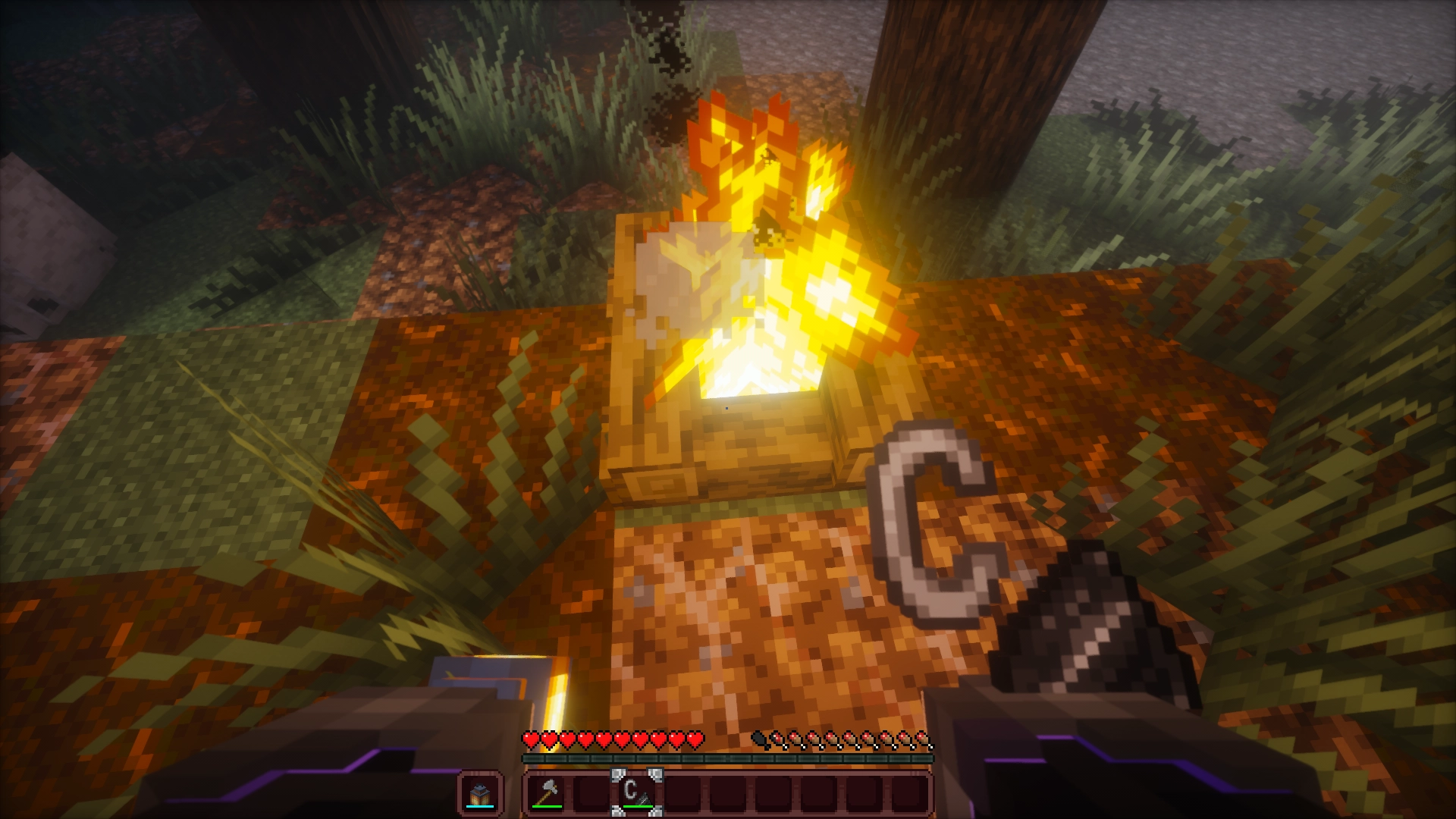The height and width of the screenshot is (819, 1456).
Task: Click the experience bar above the hotbar
Action: click(728, 759)
